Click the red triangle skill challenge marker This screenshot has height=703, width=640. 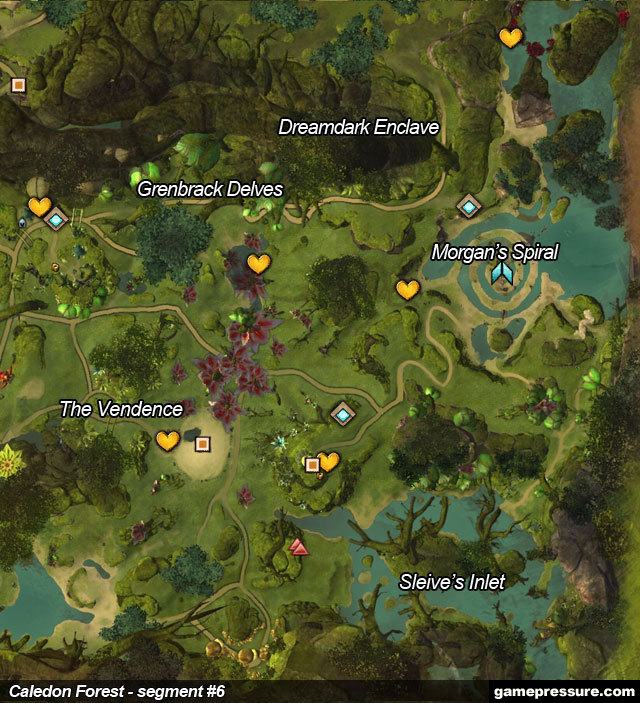pyautogui.click(x=298, y=546)
